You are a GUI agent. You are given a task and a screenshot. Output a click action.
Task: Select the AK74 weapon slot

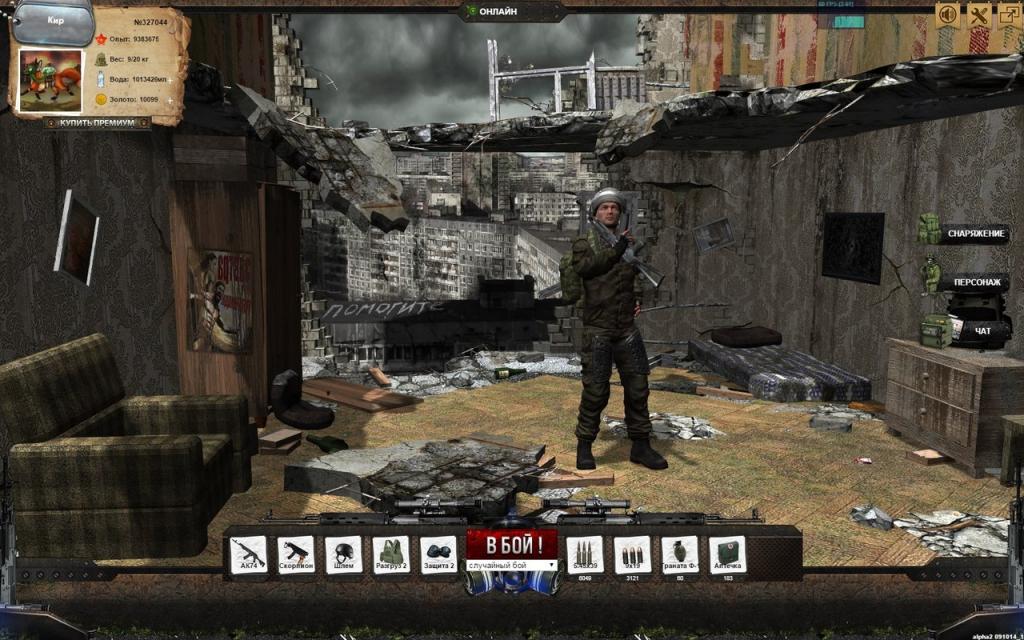(x=248, y=554)
